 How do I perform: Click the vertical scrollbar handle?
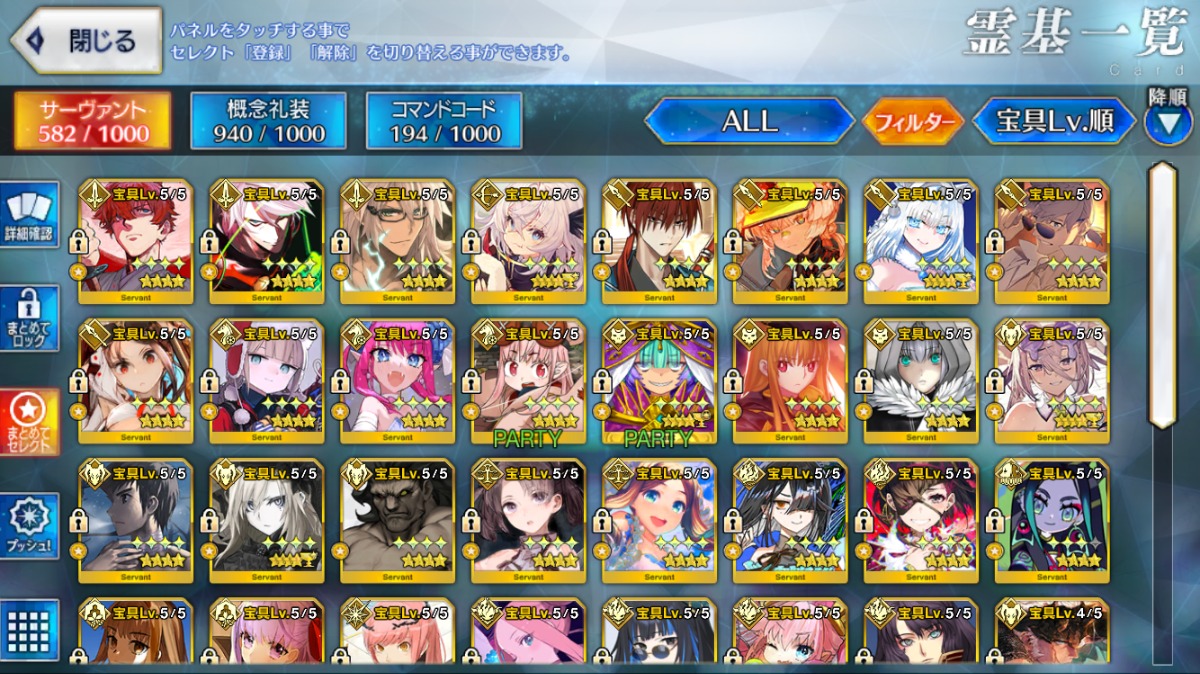1163,295
